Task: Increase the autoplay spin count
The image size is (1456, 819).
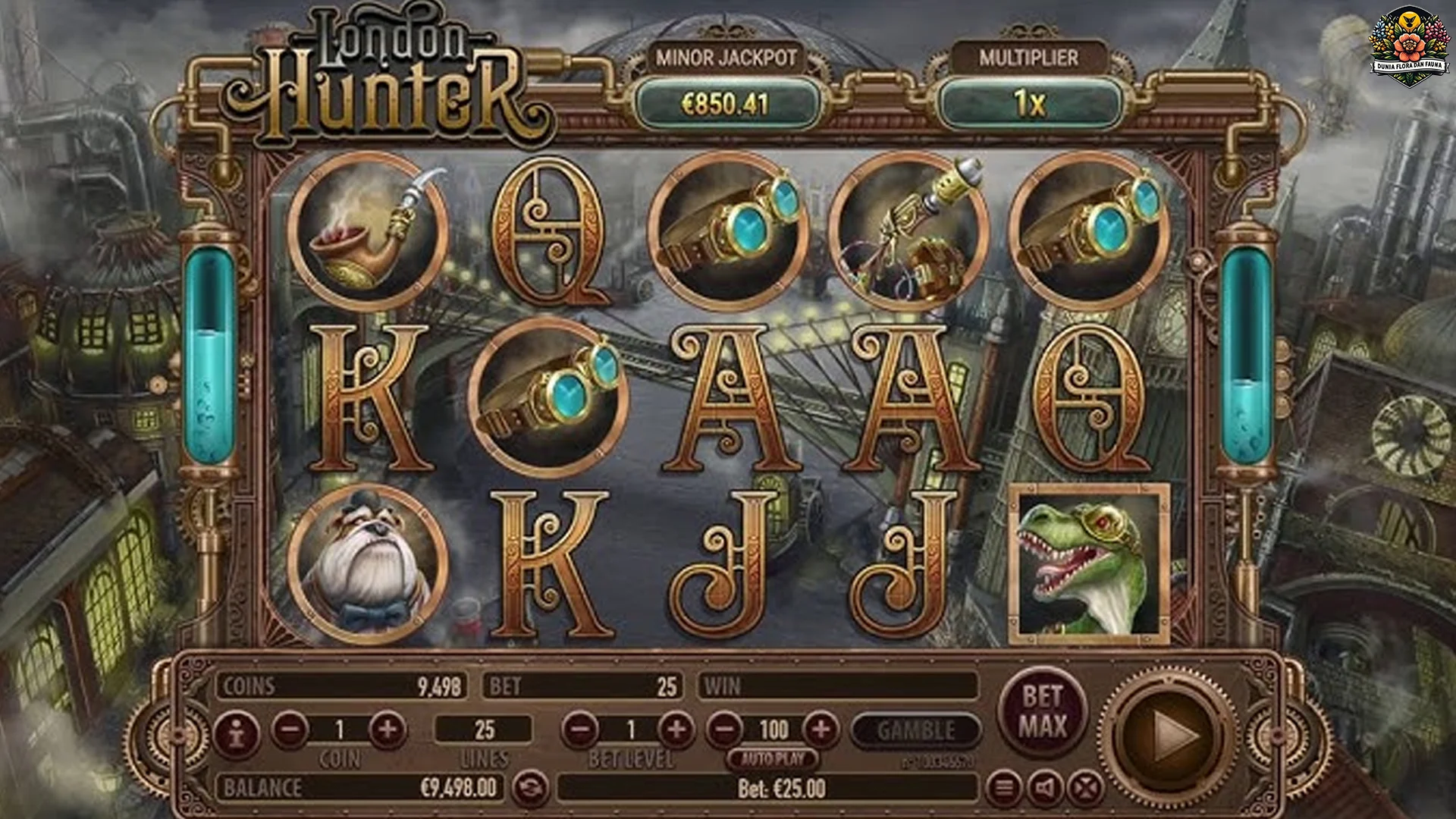Action: [821, 730]
